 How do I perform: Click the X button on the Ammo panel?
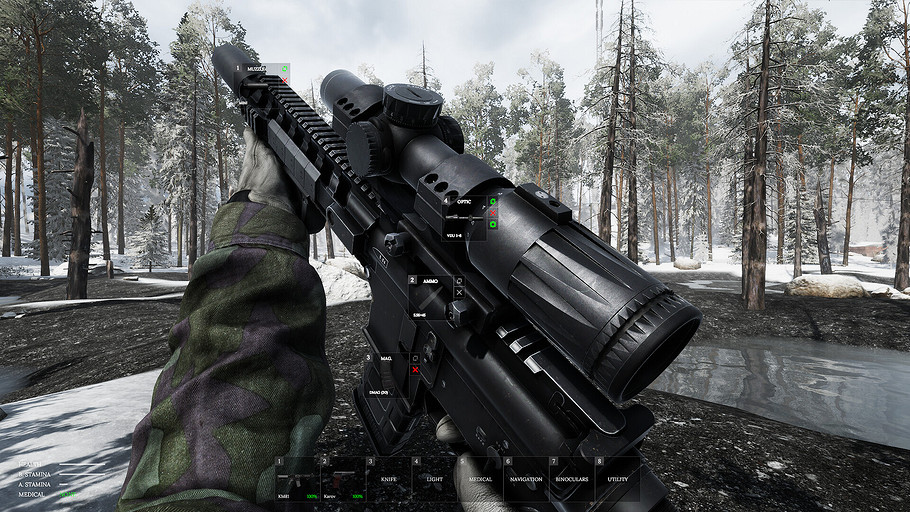[x=459, y=293]
